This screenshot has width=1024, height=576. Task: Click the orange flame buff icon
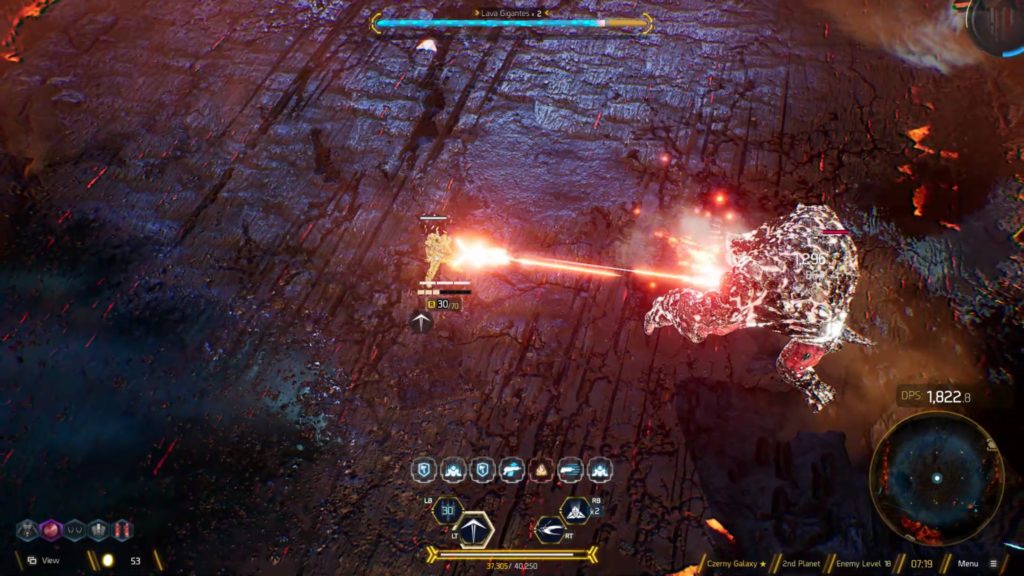[541, 470]
